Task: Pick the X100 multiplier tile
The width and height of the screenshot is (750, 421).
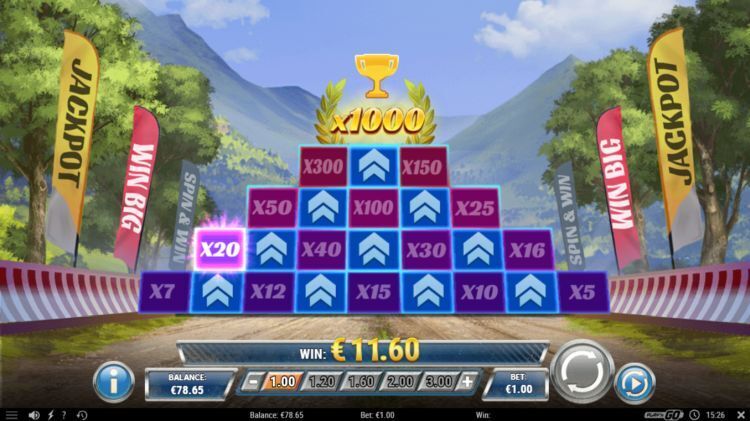Action: [x=374, y=208]
